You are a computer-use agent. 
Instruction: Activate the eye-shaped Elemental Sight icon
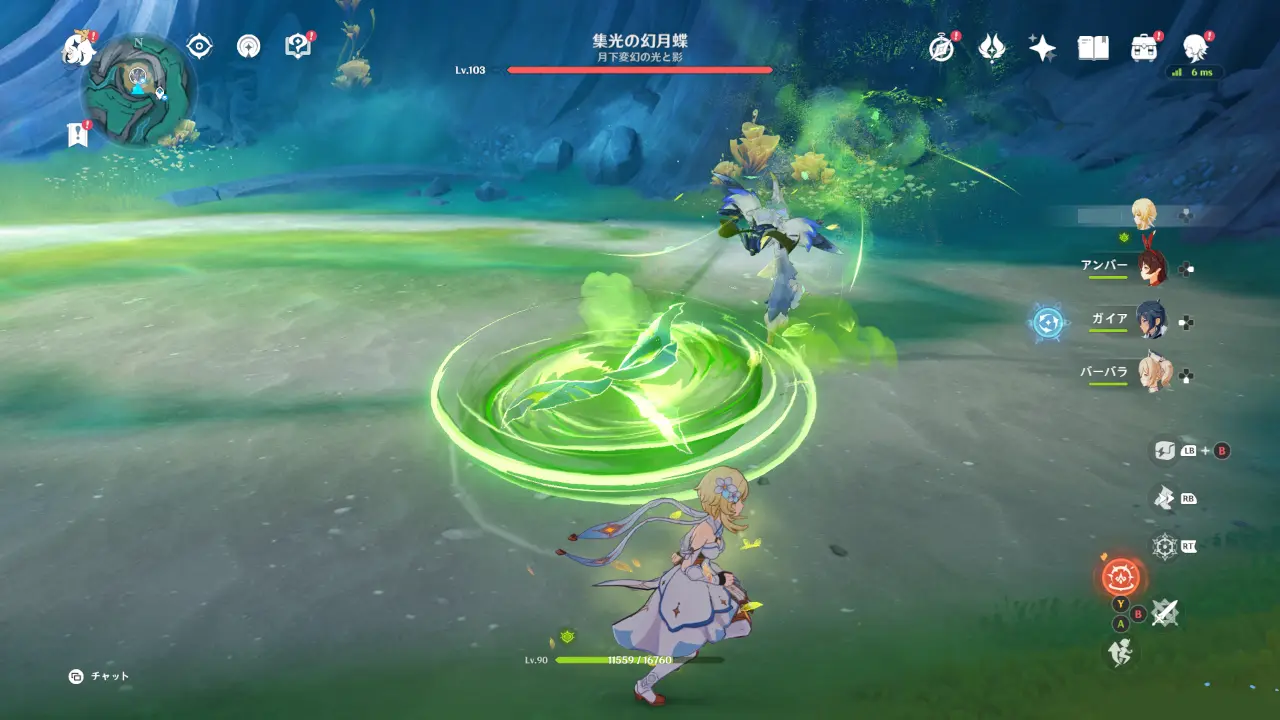click(200, 46)
